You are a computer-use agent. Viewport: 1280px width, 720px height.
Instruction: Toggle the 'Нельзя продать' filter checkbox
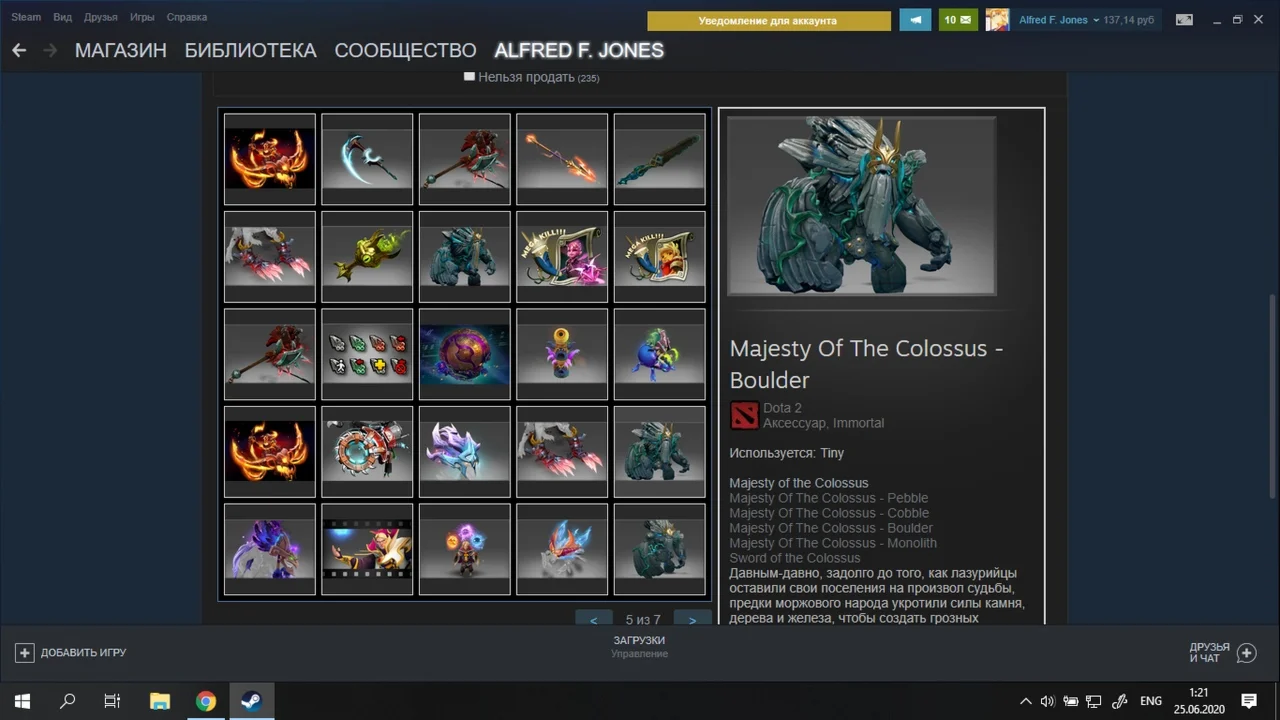469,75
